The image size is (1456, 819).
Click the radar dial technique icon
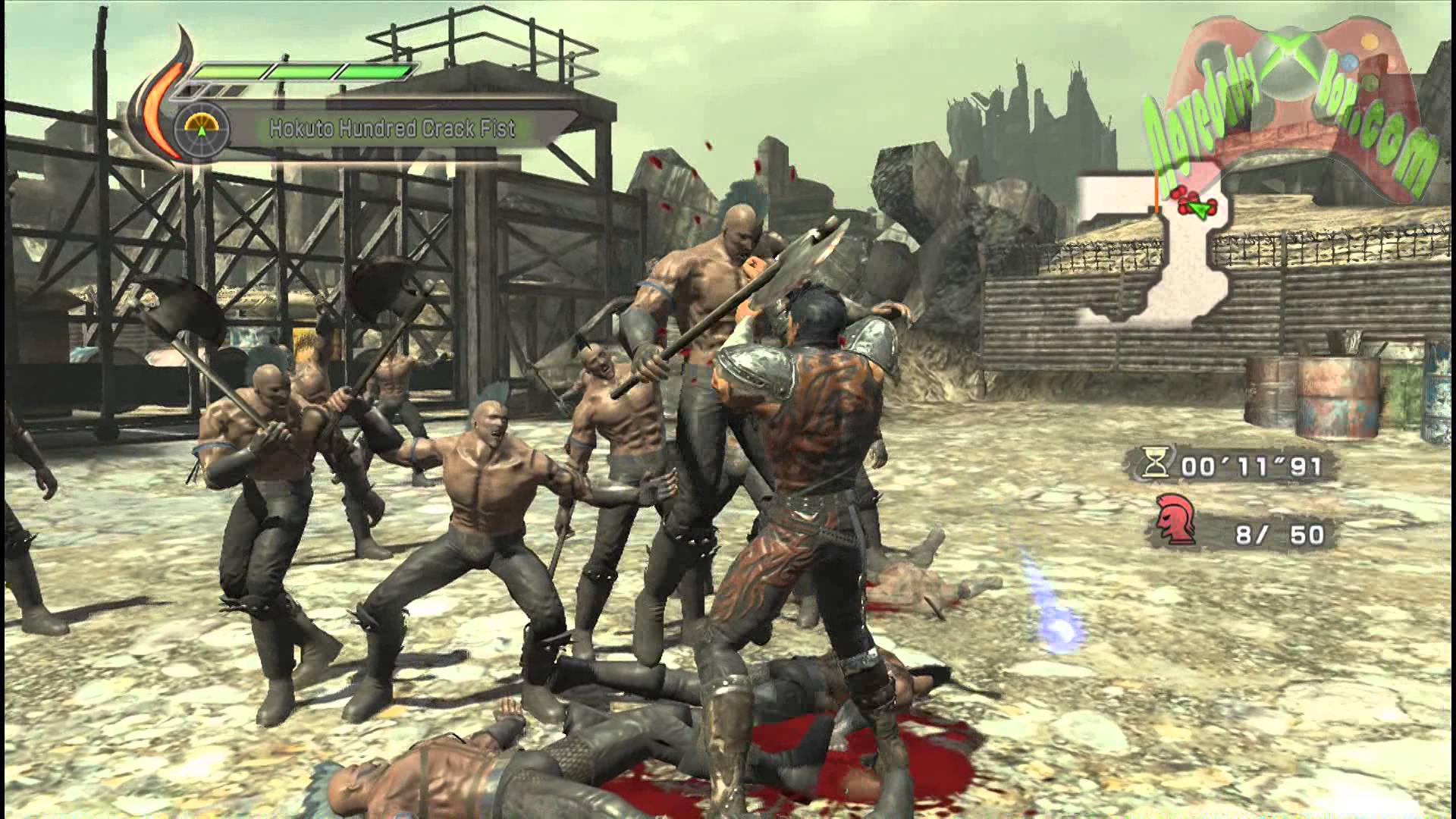(x=202, y=127)
